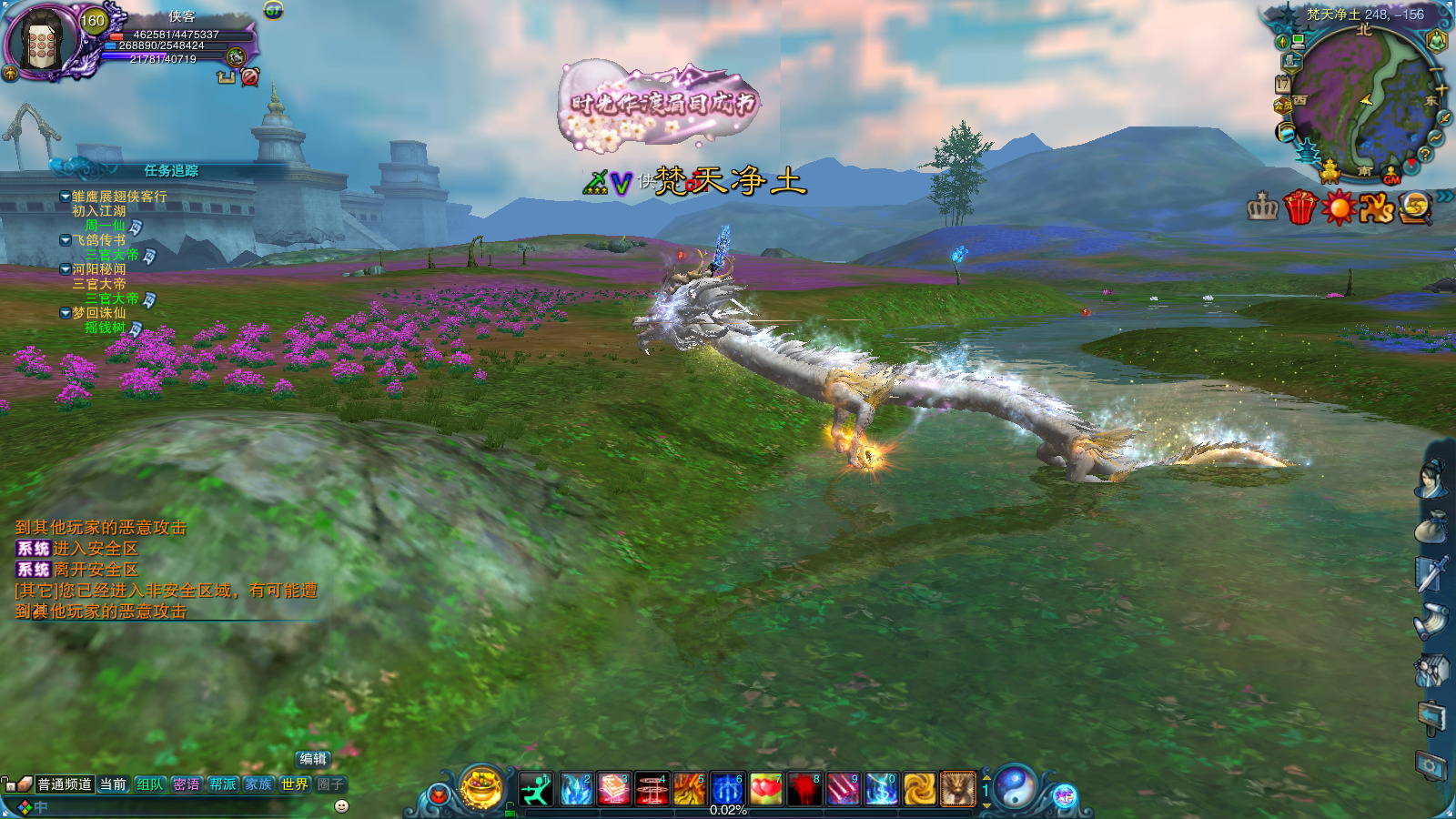1456x819 pixels.
Task: Use the twin red hearts skill
Action: point(766,789)
